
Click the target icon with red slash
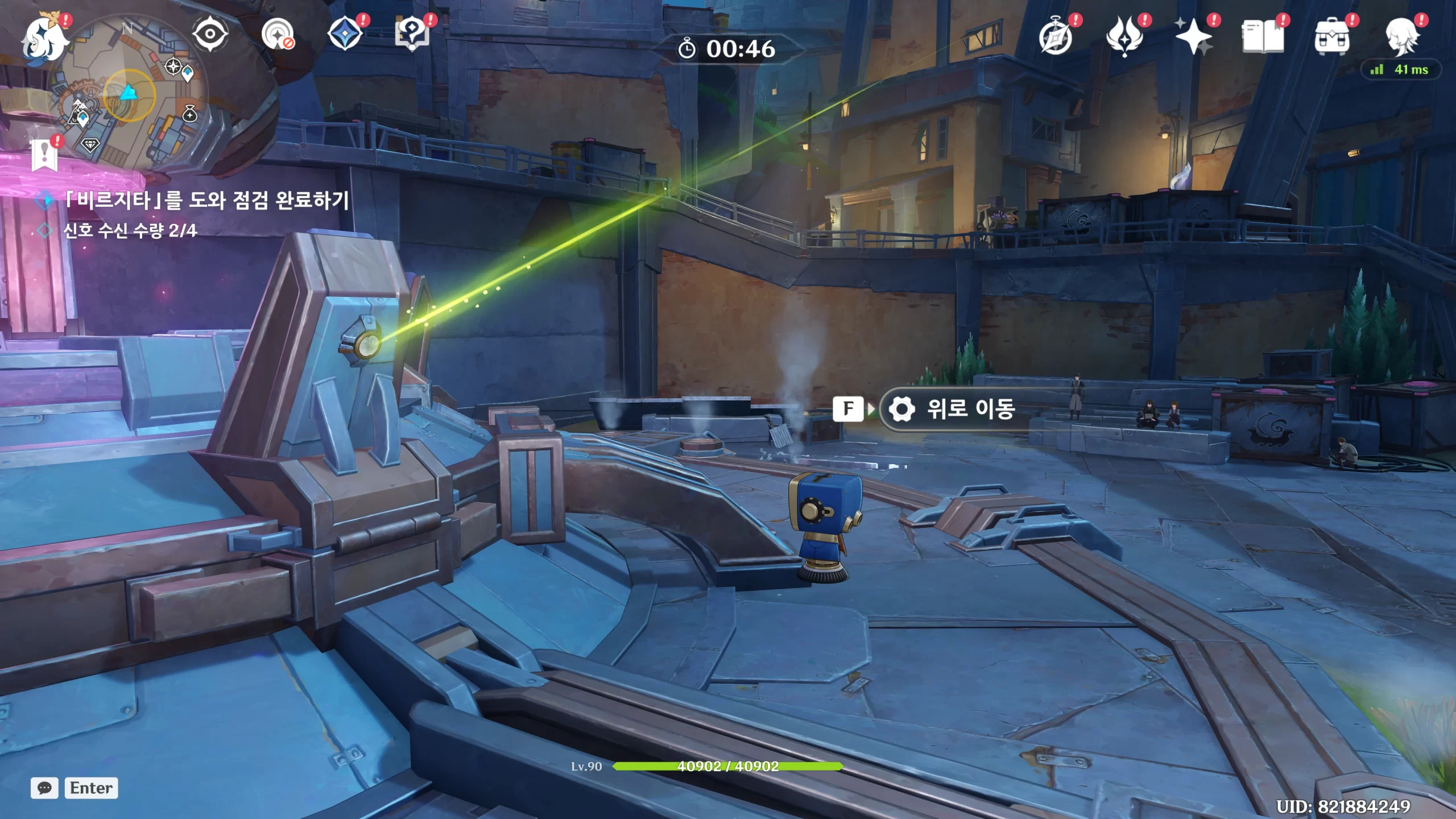click(278, 35)
